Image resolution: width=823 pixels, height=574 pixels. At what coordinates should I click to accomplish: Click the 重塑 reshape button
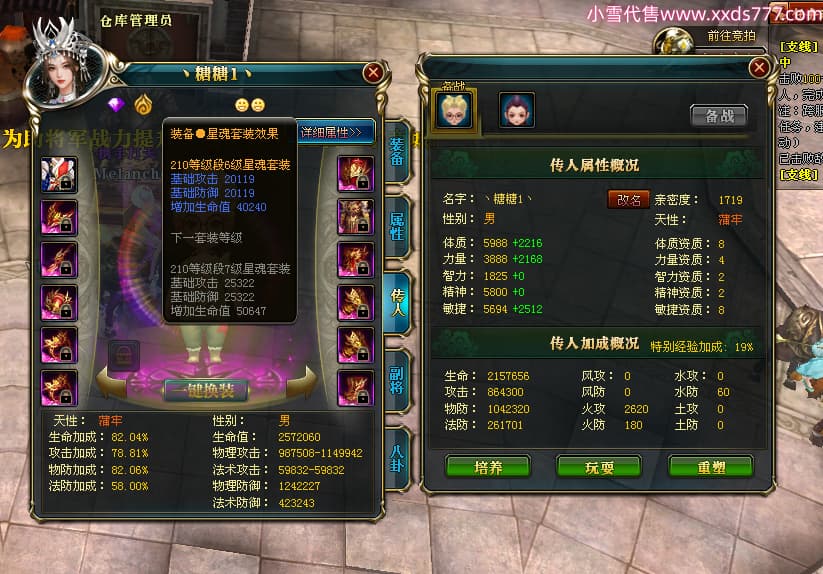(x=710, y=466)
